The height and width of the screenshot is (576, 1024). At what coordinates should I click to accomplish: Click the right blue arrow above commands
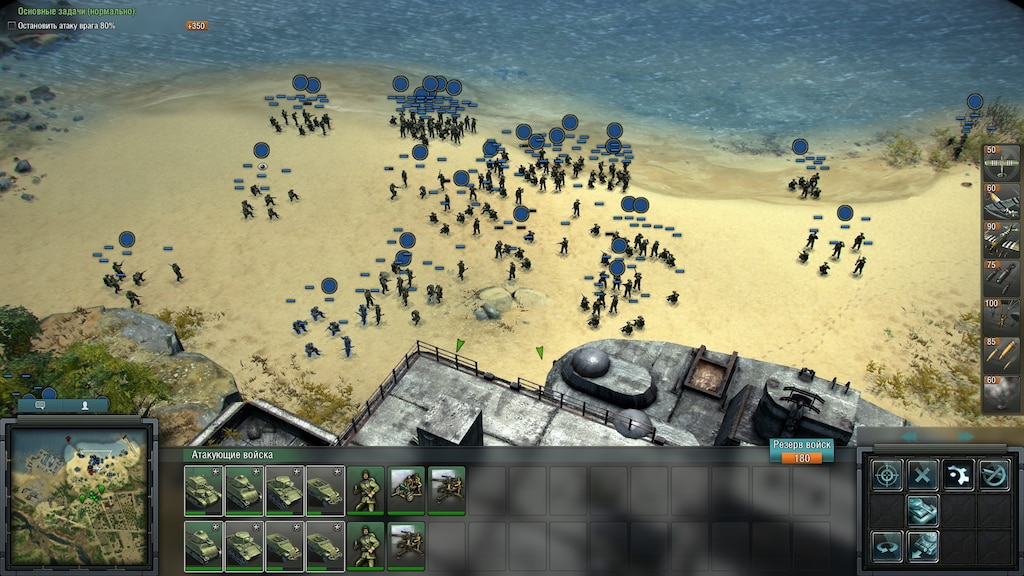coord(966,437)
